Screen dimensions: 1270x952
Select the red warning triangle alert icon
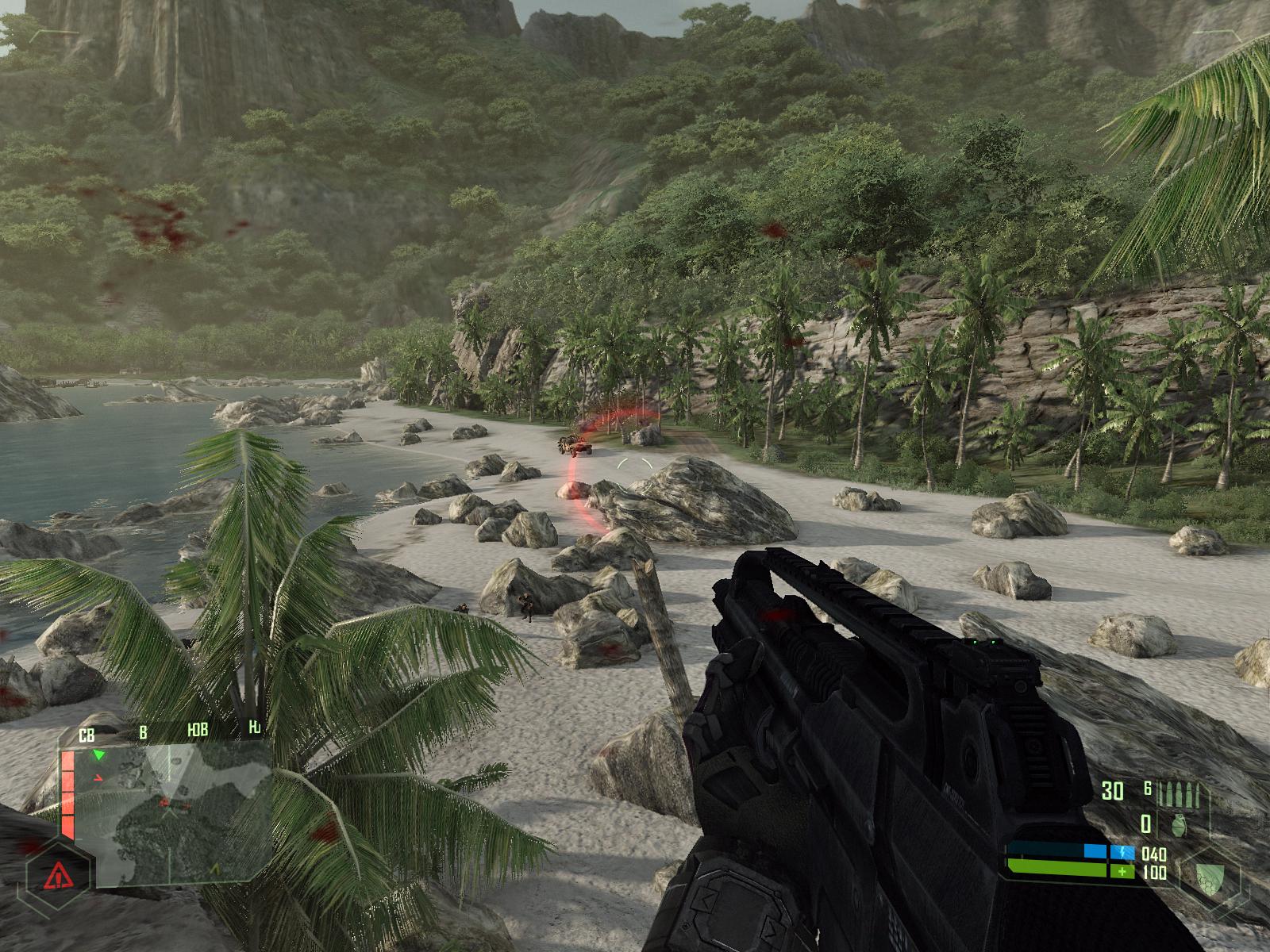point(56,877)
